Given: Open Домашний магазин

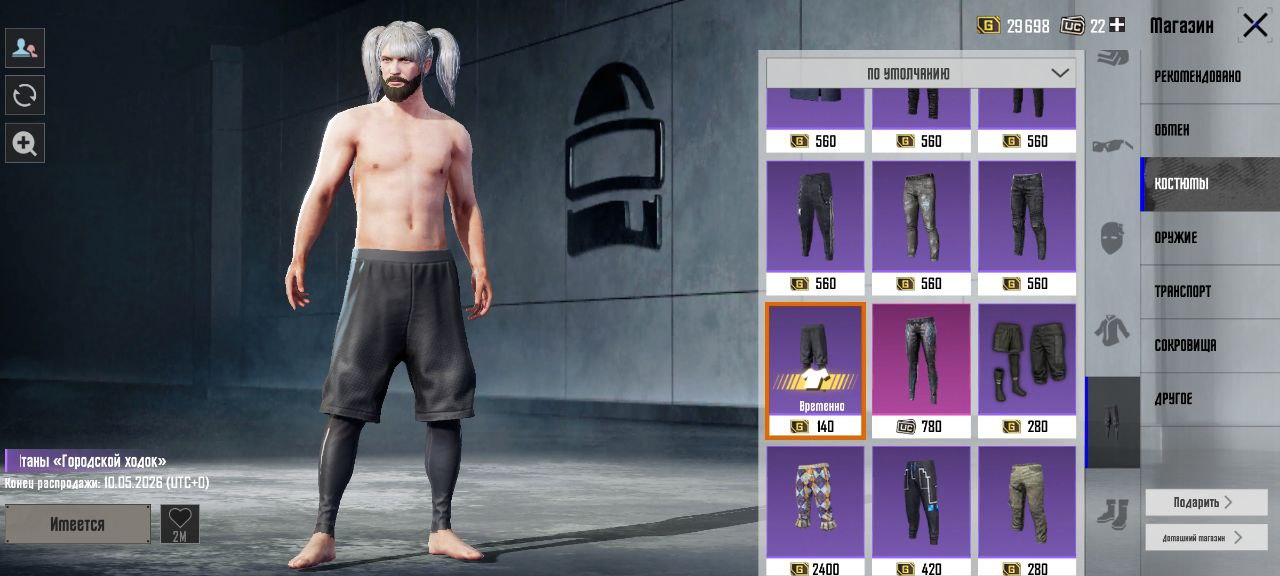Looking at the screenshot, I should 1205,537.
